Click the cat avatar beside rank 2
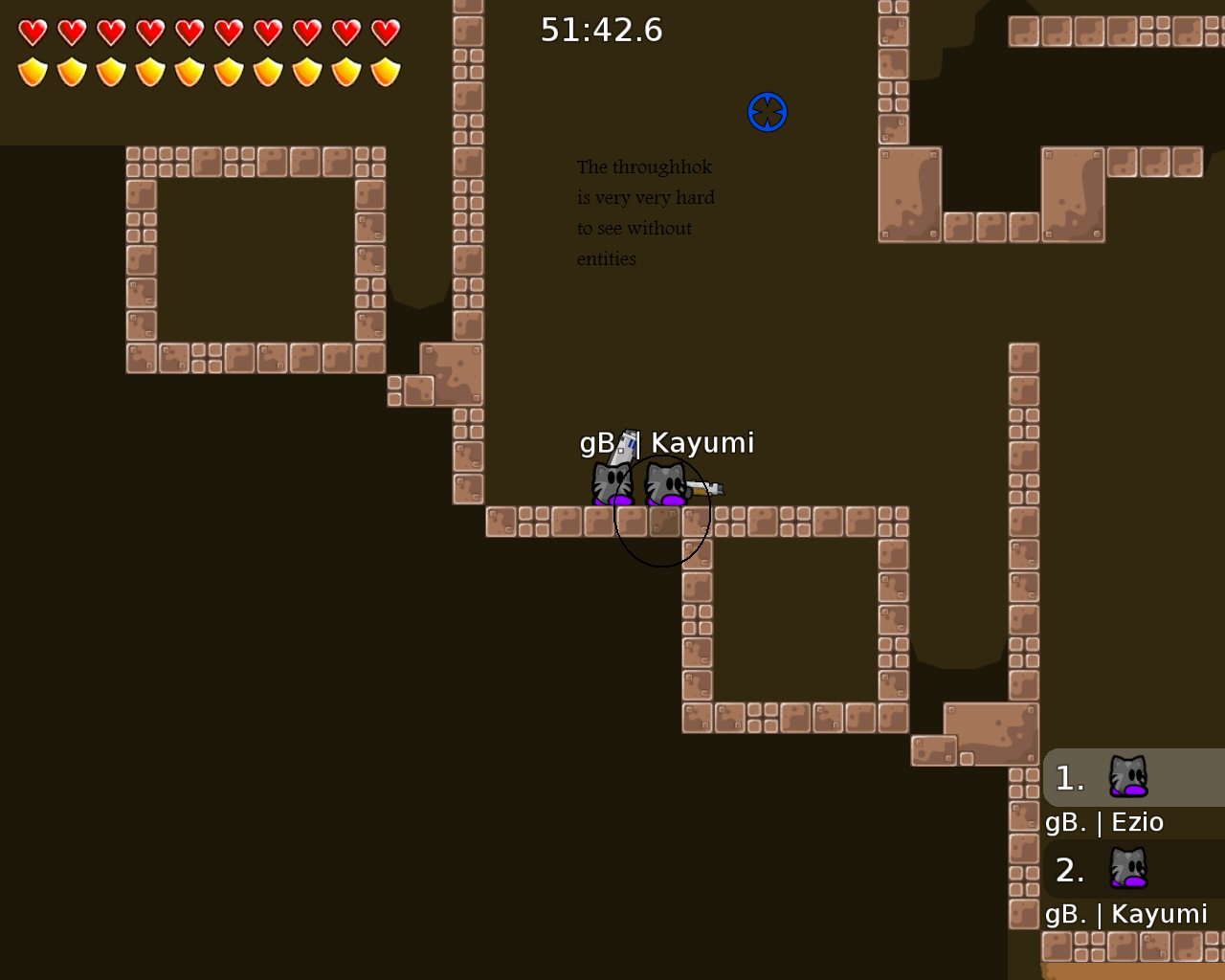Image resolution: width=1225 pixels, height=980 pixels. (x=1127, y=870)
